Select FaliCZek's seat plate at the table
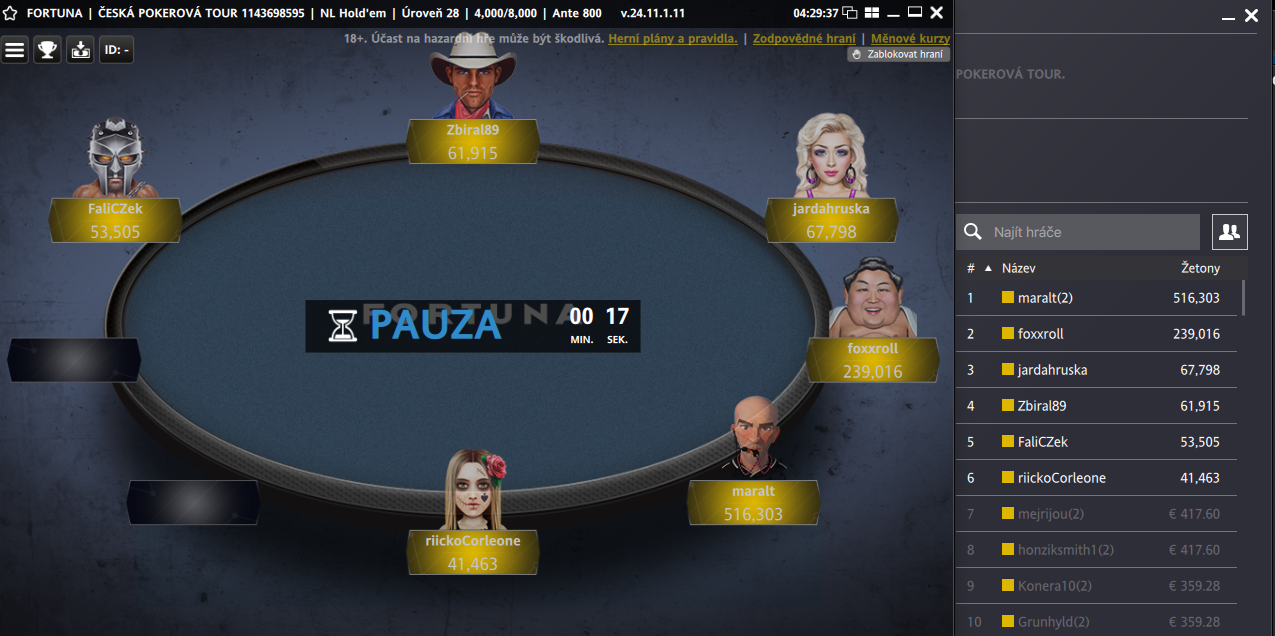Viewport: 1275px width, 636px height. click(x=115, y=220)
